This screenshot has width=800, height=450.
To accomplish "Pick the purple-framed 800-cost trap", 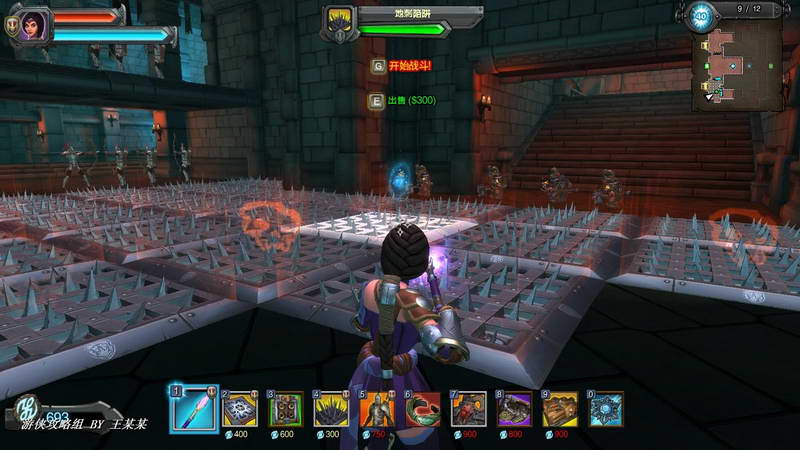I will click(515, 409).
